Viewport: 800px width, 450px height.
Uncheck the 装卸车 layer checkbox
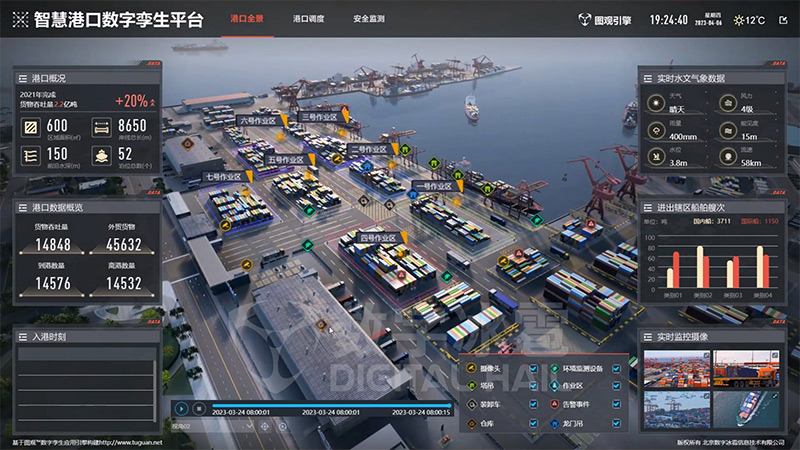coord(533,406)
